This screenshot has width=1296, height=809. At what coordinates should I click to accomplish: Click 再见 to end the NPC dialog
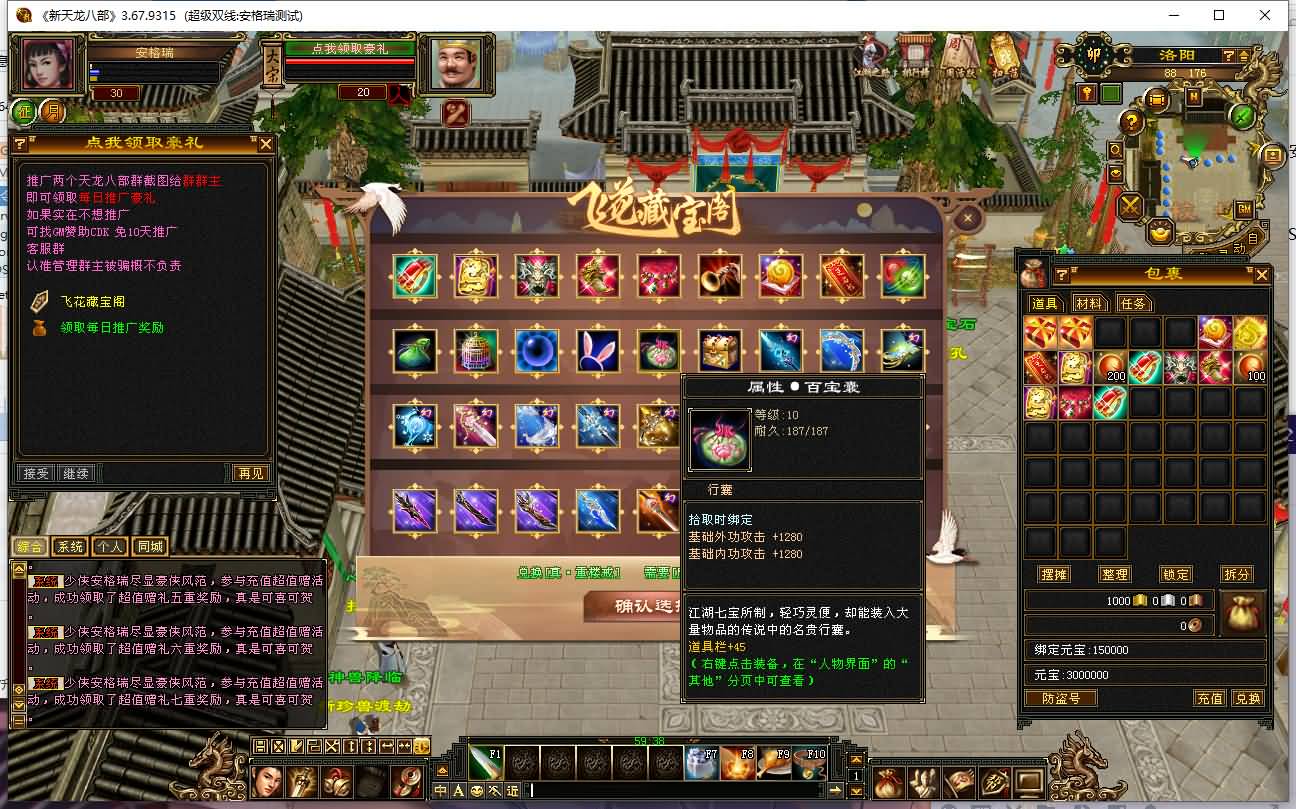click(x=250, y=474)
